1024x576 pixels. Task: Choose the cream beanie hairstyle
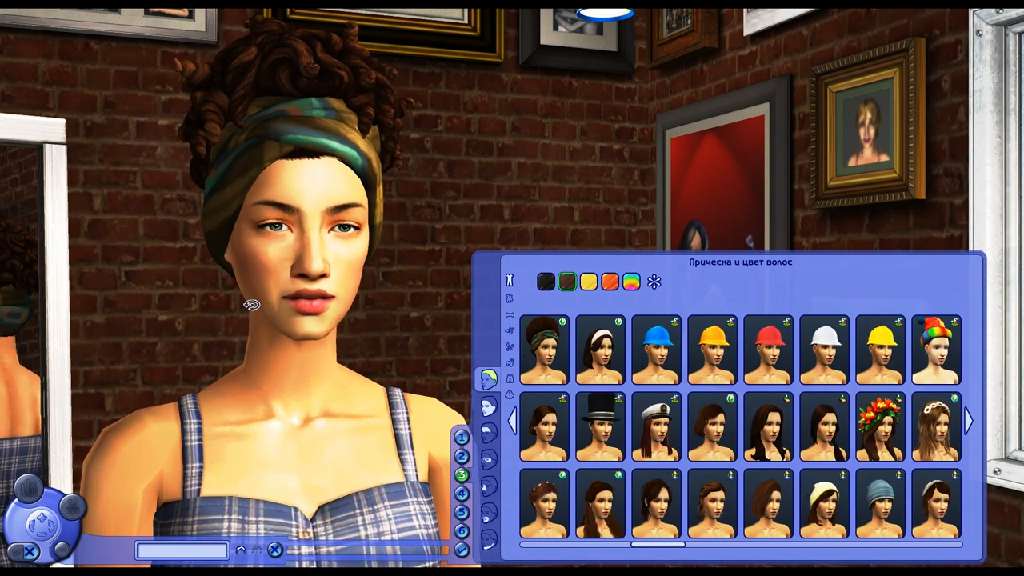coord(824,503)
